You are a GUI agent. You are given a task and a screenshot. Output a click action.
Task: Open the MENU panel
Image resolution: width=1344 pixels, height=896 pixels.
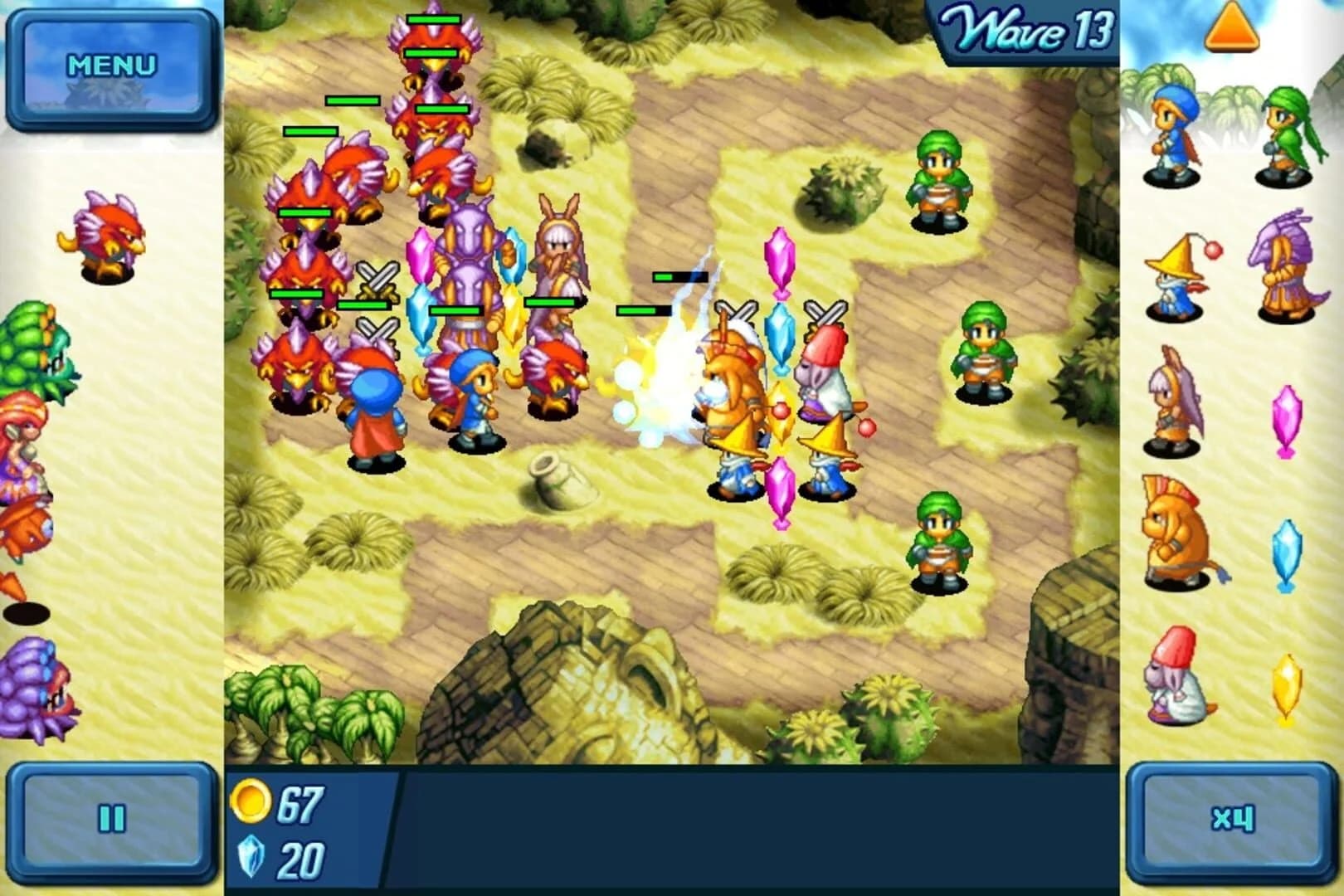(x=110, y=62)
